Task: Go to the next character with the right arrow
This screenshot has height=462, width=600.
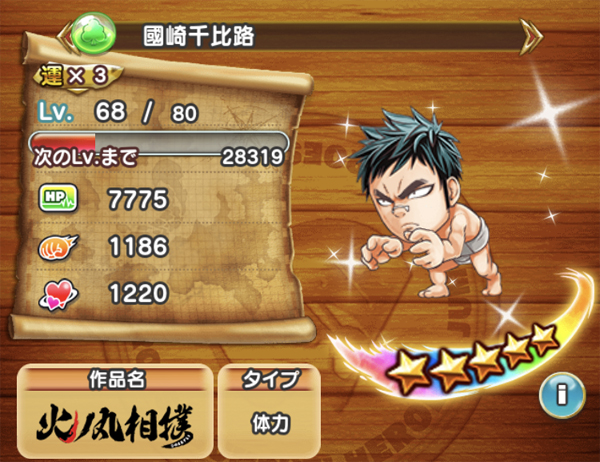Action: 532,35
